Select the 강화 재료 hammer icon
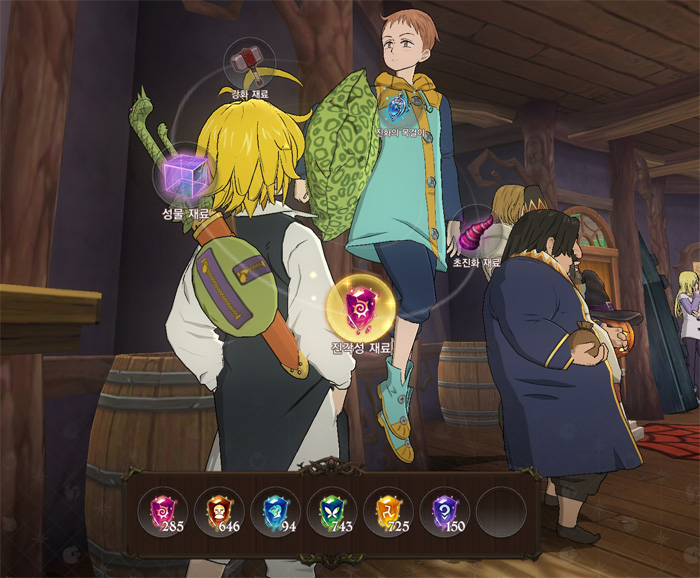 coord(242,64)
